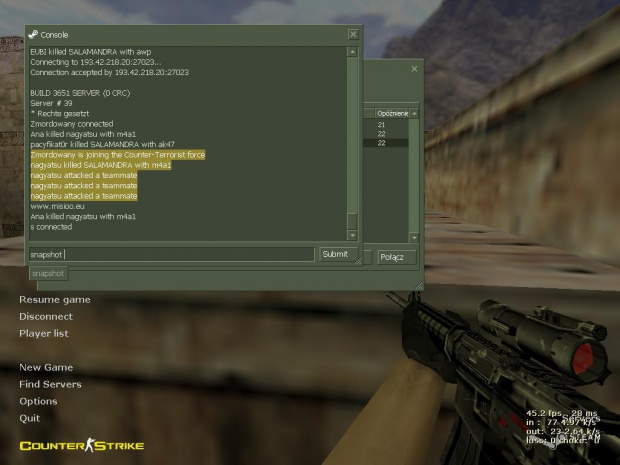
Task: Choose the snapshot autocomplete suggestion
Action: pos(48,273)
